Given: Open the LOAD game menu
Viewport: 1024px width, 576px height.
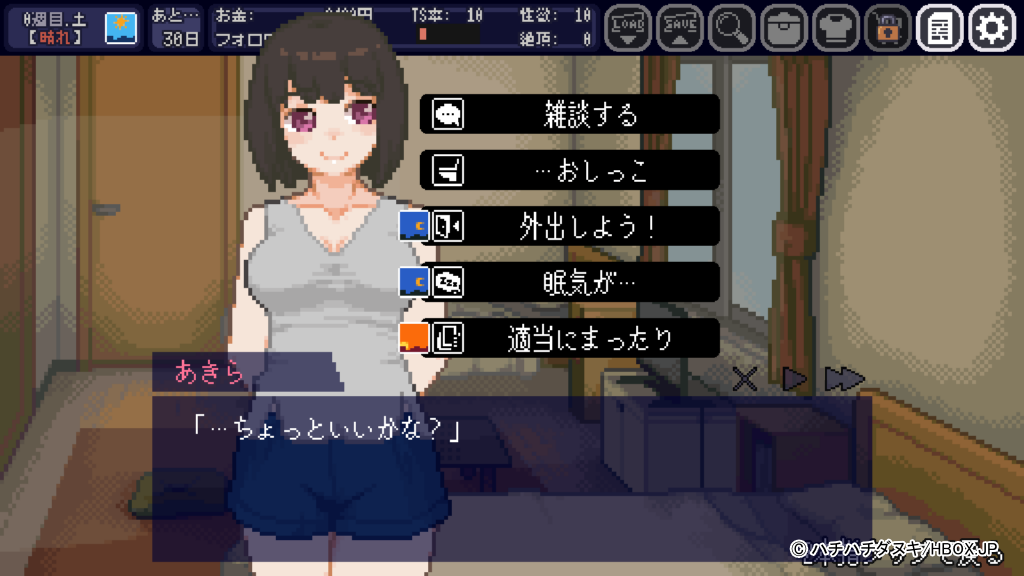Looking at the screenshot, I should click(x=627, y=28).
